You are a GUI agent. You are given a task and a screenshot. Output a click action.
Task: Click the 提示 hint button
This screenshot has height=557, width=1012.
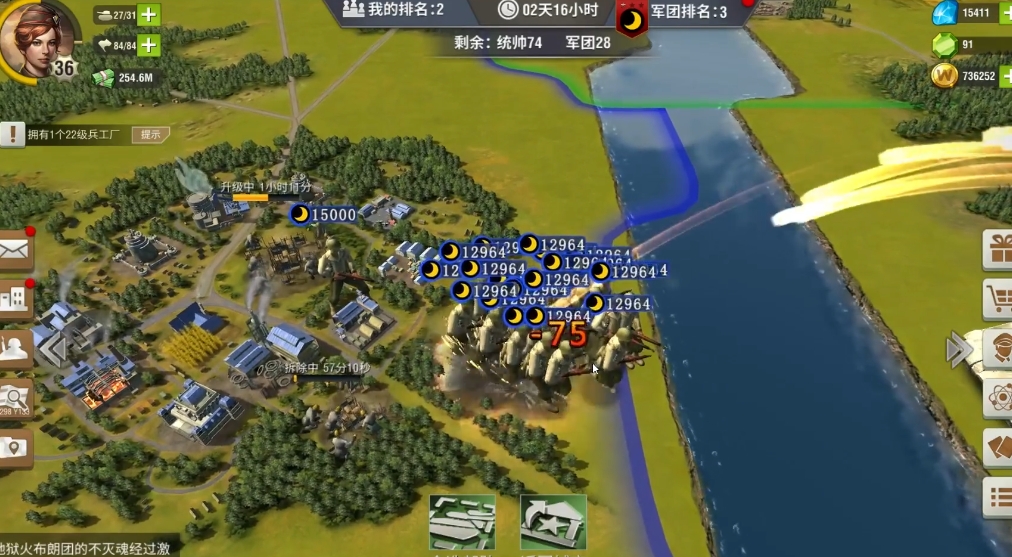[150, 135]
